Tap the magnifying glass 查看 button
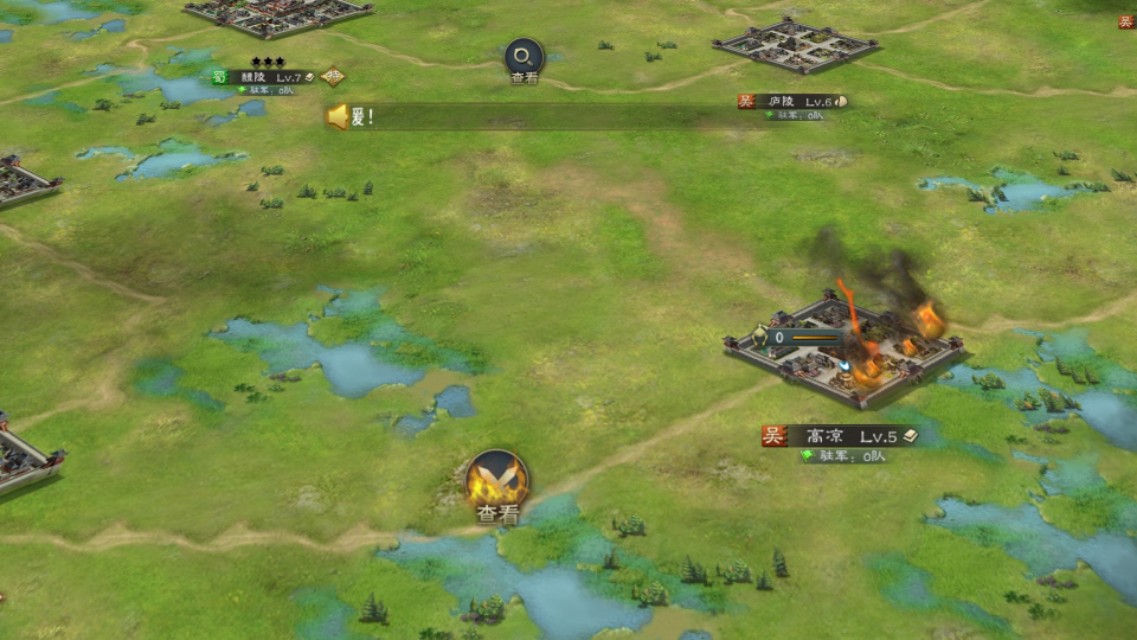Image resolution: width=1137 pixels, height=640 pixels. click(524, 58)
